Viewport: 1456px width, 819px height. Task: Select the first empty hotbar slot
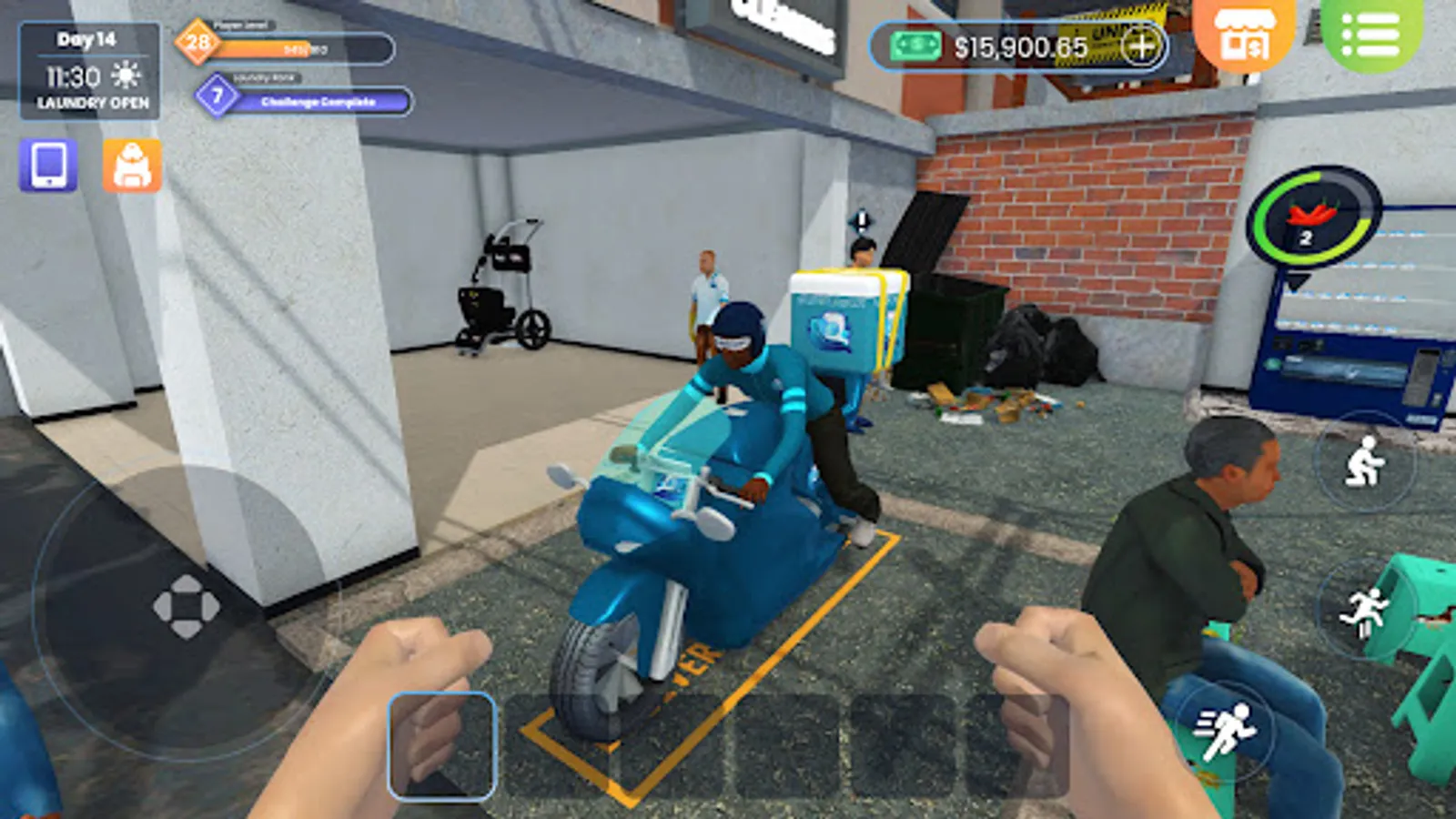(x=443, y=746)
